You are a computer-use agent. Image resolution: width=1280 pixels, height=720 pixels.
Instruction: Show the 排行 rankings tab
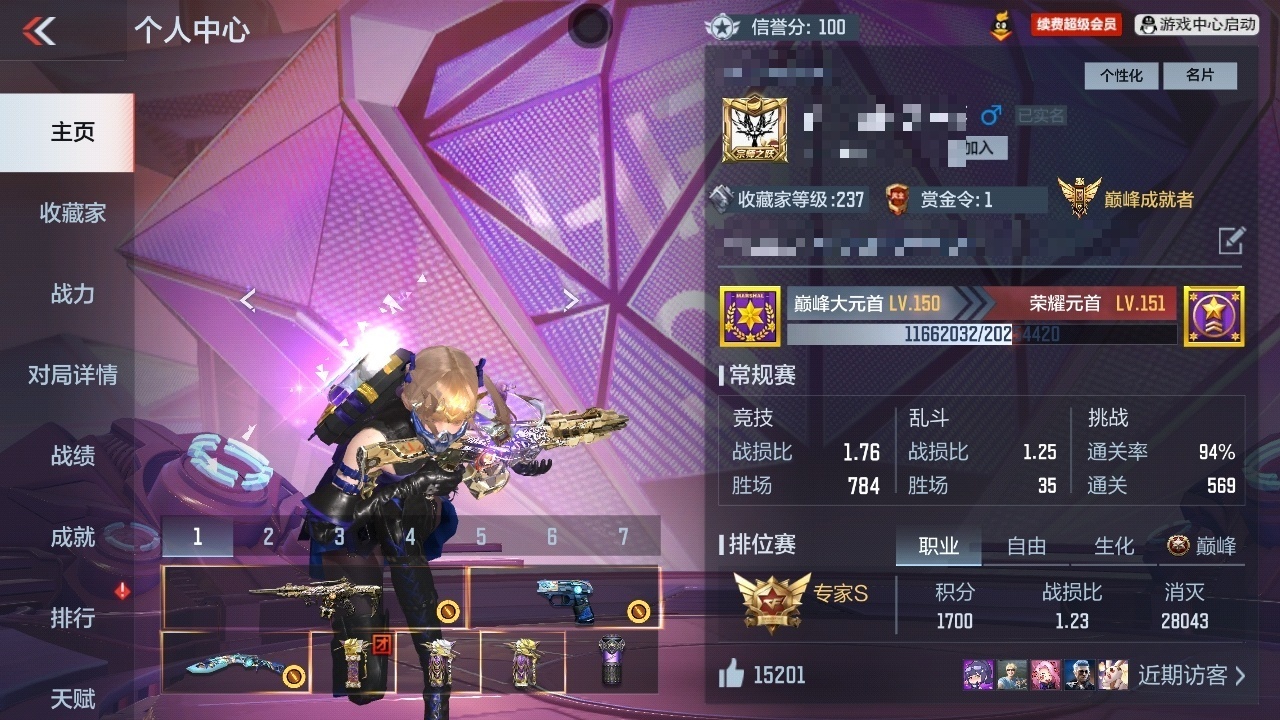[72, 618]
